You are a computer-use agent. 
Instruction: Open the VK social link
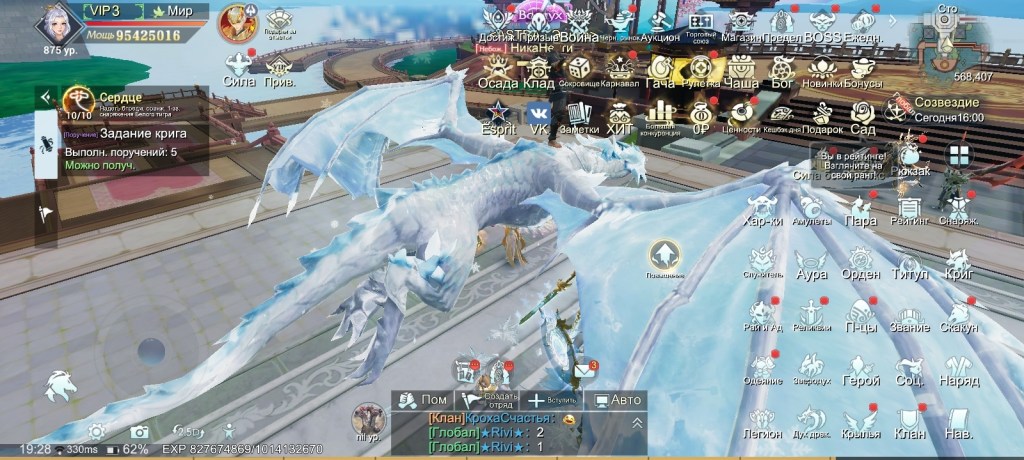pyautogui.click(x=538, y=115)
